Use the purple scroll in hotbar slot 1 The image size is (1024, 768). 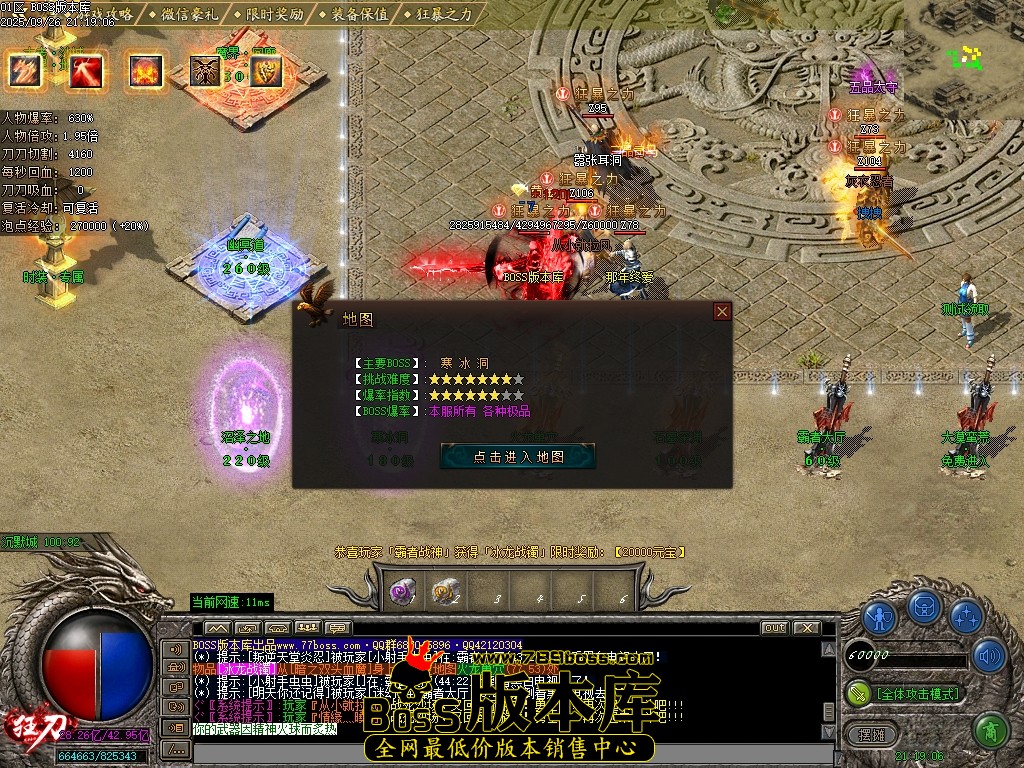coord(403,592)
